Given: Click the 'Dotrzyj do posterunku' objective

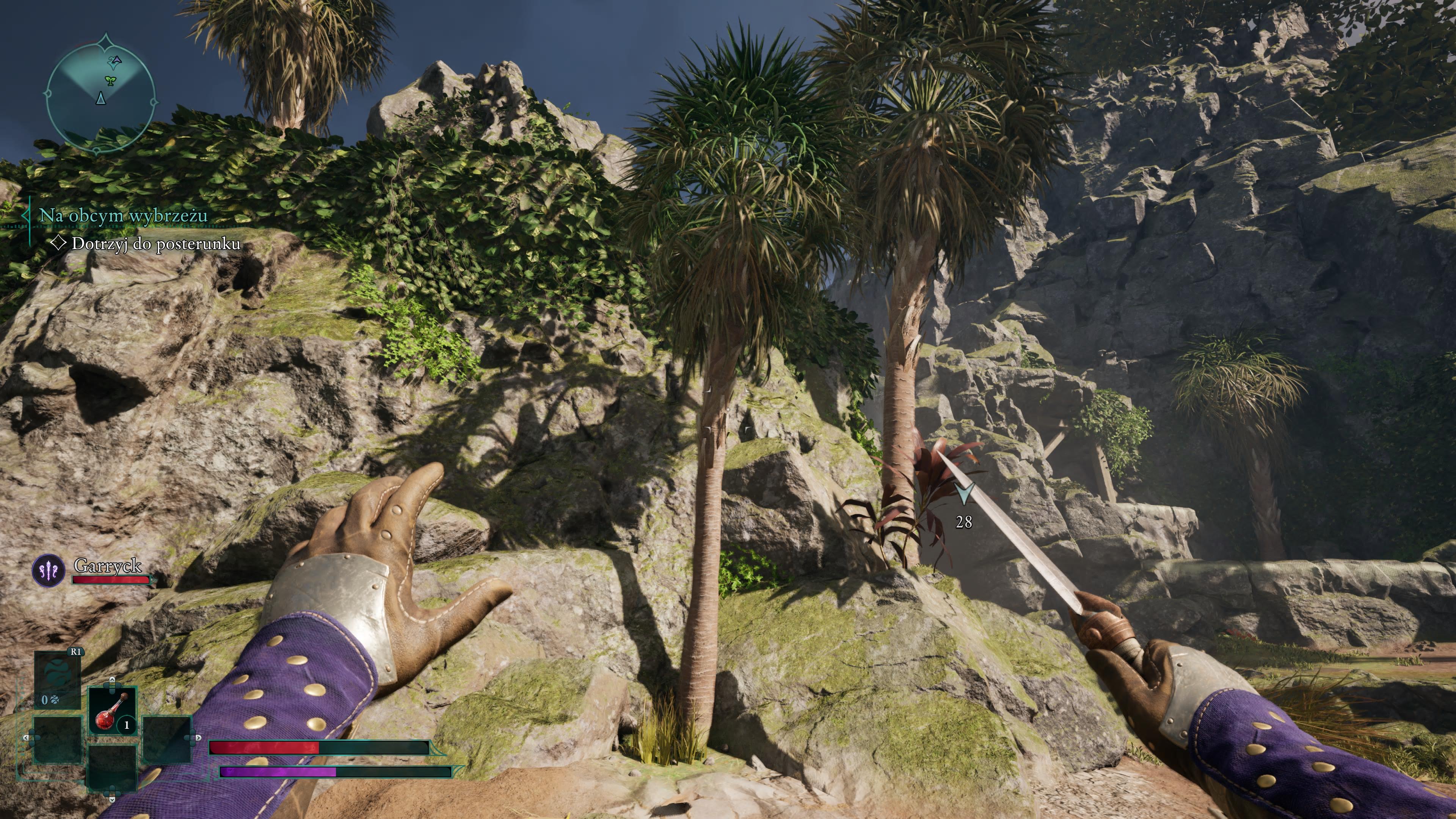Looking at the screenshot, I should tap(155, 243).
